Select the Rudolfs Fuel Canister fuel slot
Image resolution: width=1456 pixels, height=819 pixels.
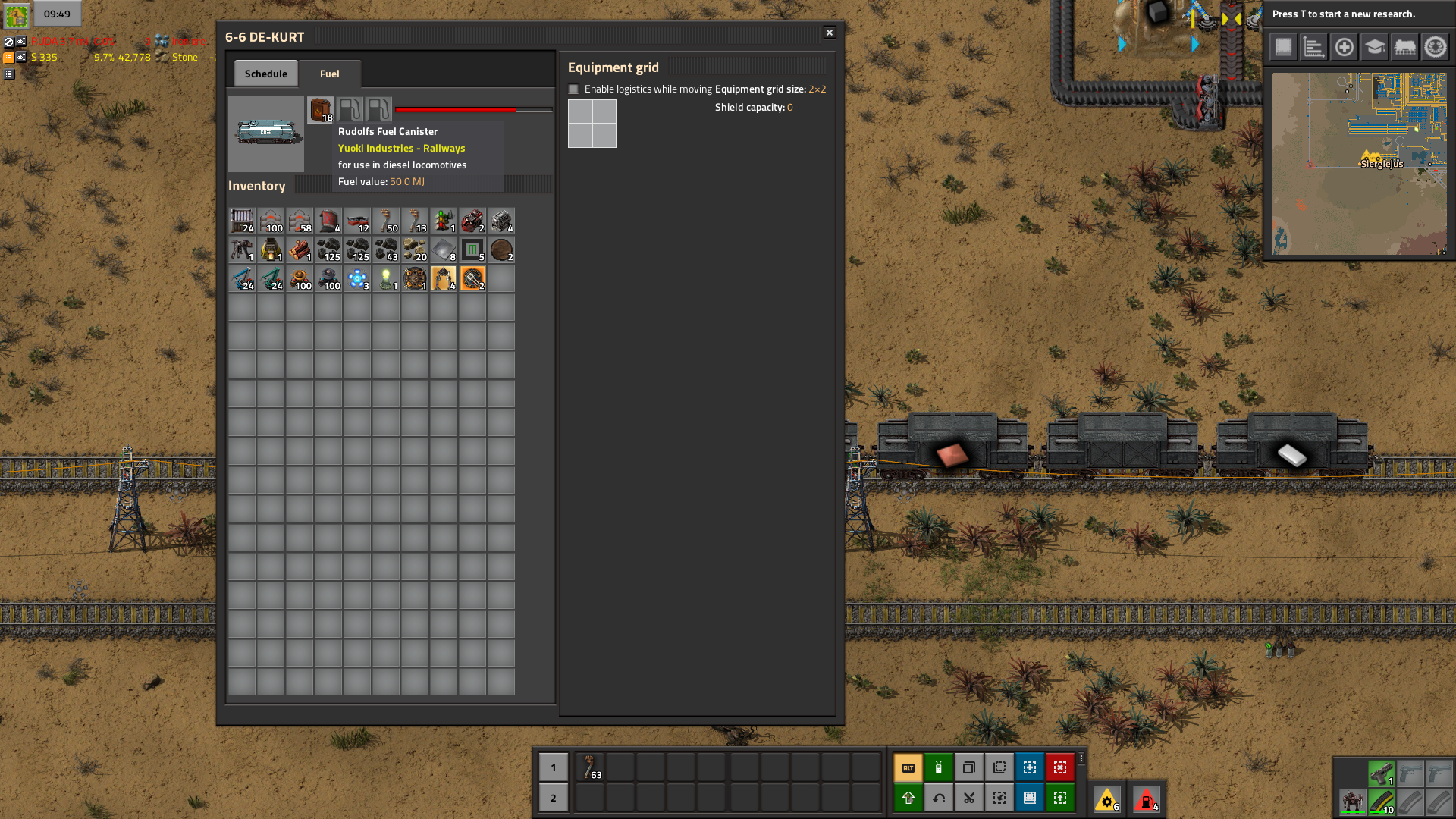(x=321, y=109)
